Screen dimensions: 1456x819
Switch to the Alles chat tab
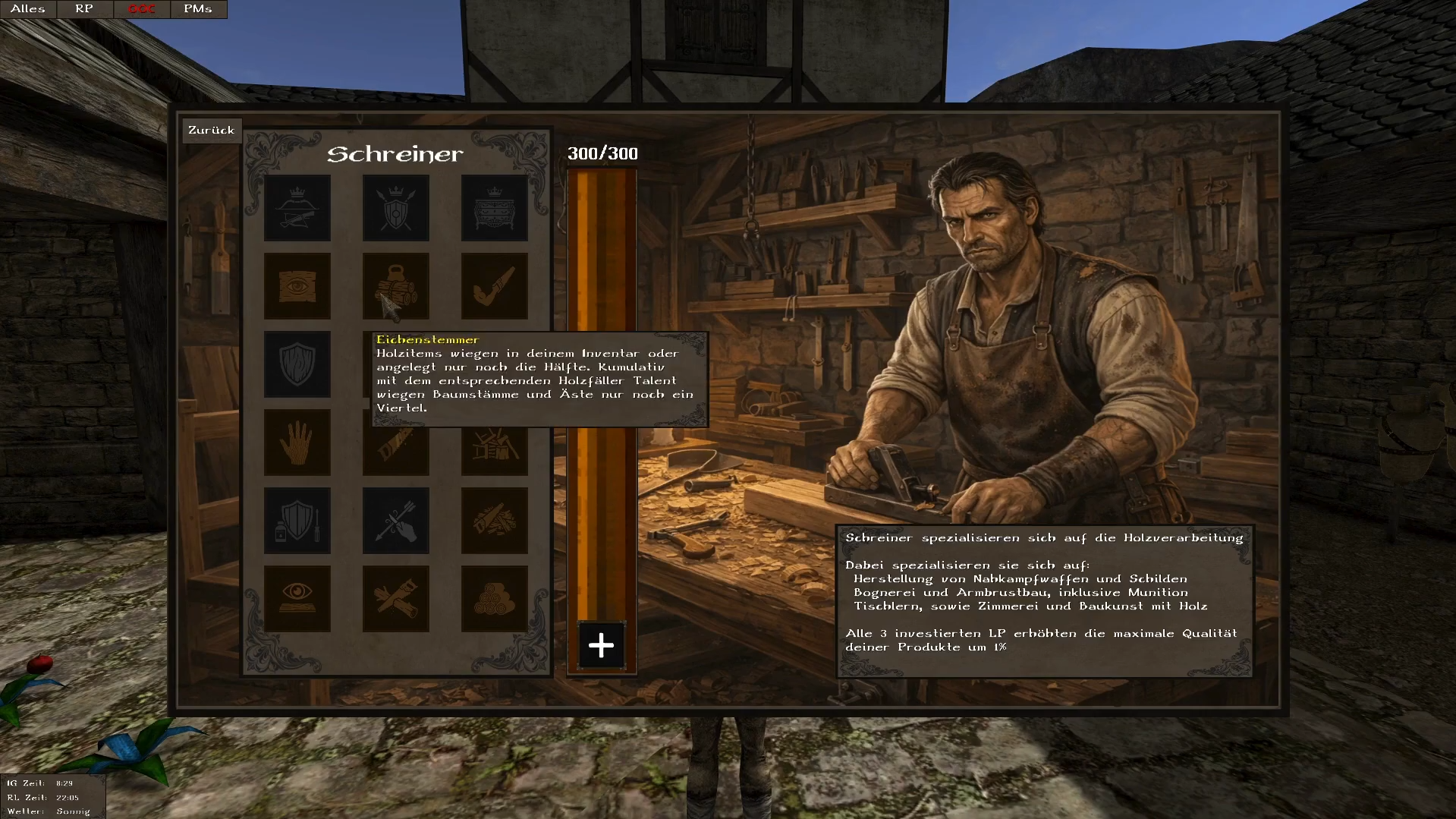(x=28, y=9)
